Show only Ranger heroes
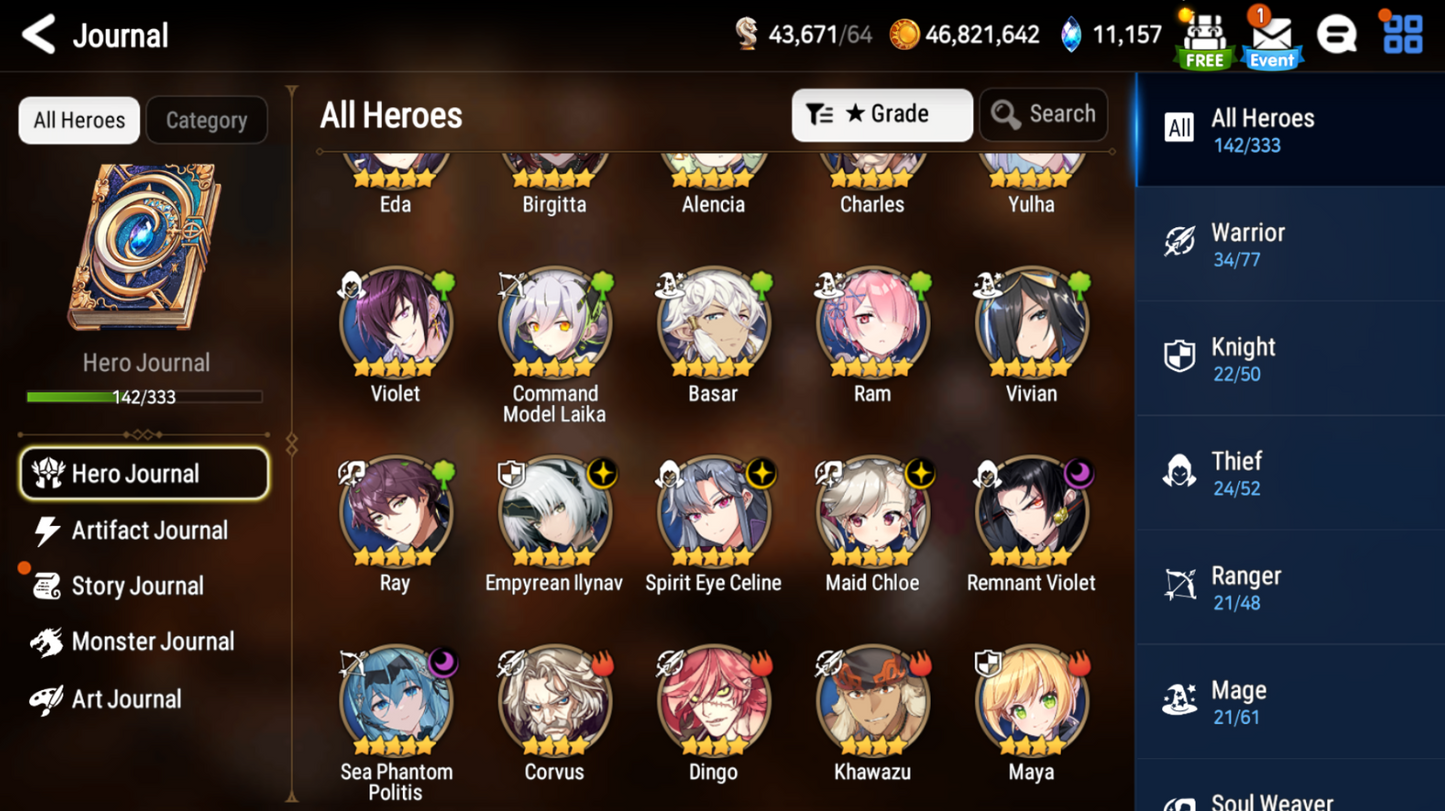 pos(1289,588)
